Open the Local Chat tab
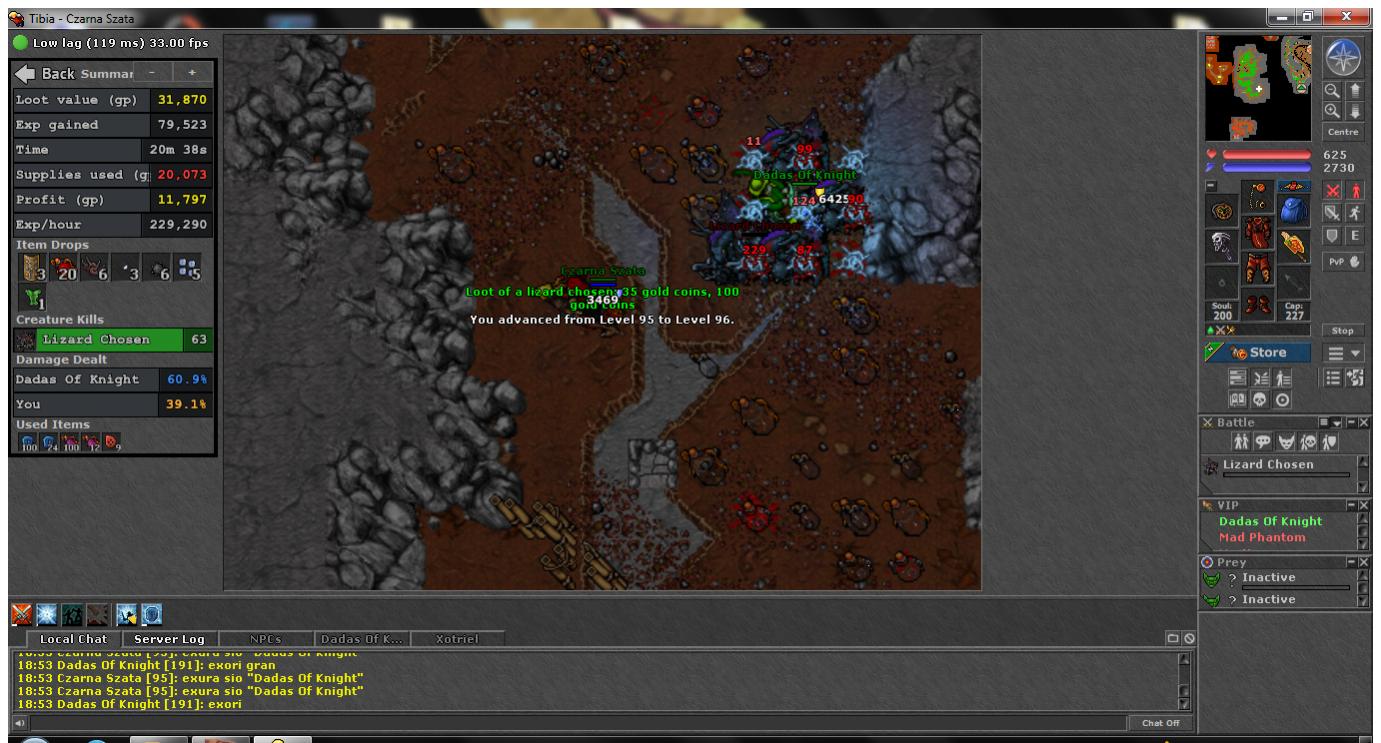This screenshot has height=743, width=1381. [72, 639]
